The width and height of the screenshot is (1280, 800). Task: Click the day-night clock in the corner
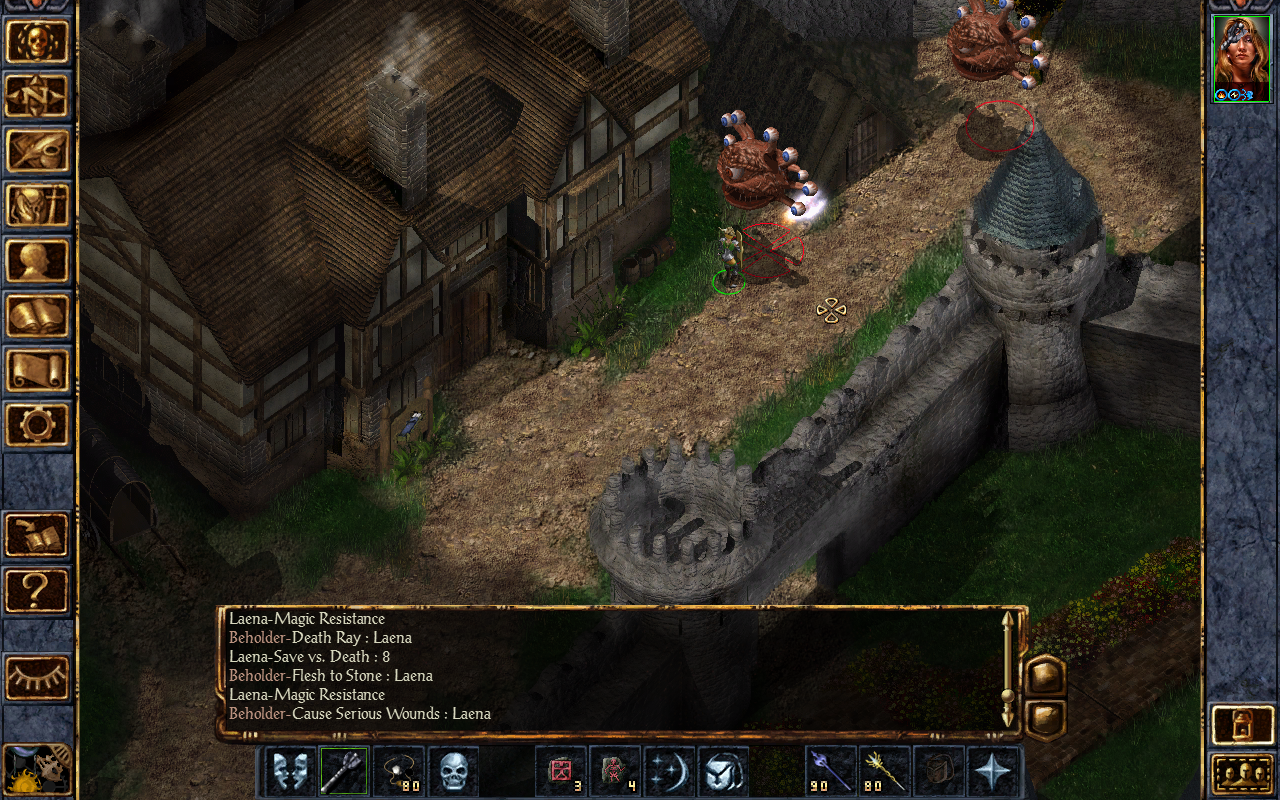[38, 768]
